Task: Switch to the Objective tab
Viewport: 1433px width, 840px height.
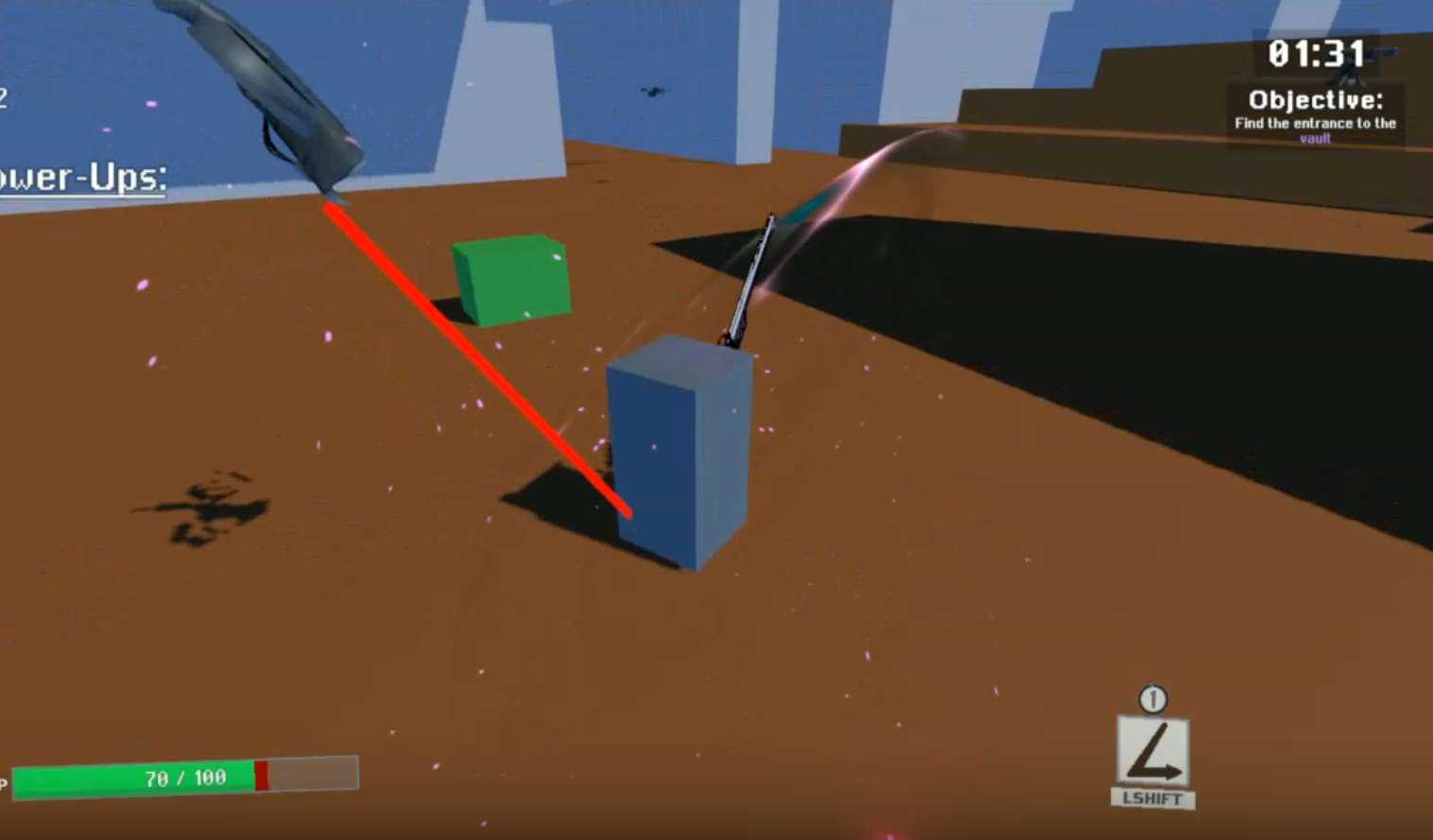Action: pyautogui.click(x=1314, y=99)
